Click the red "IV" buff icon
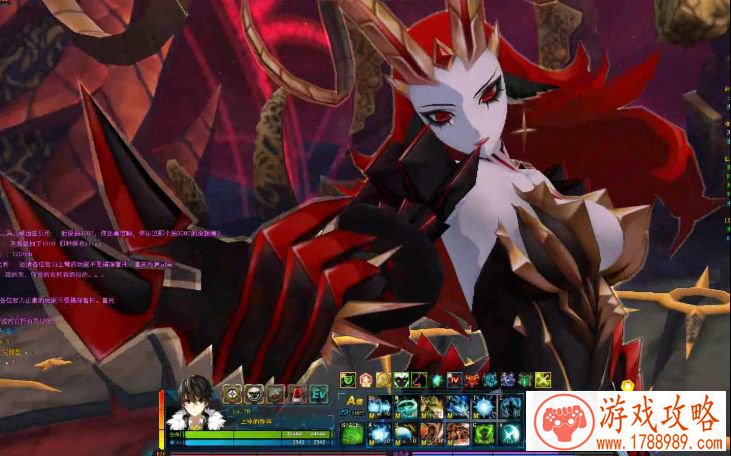This screenshot has height=456, width=731. tap(454, 380)
